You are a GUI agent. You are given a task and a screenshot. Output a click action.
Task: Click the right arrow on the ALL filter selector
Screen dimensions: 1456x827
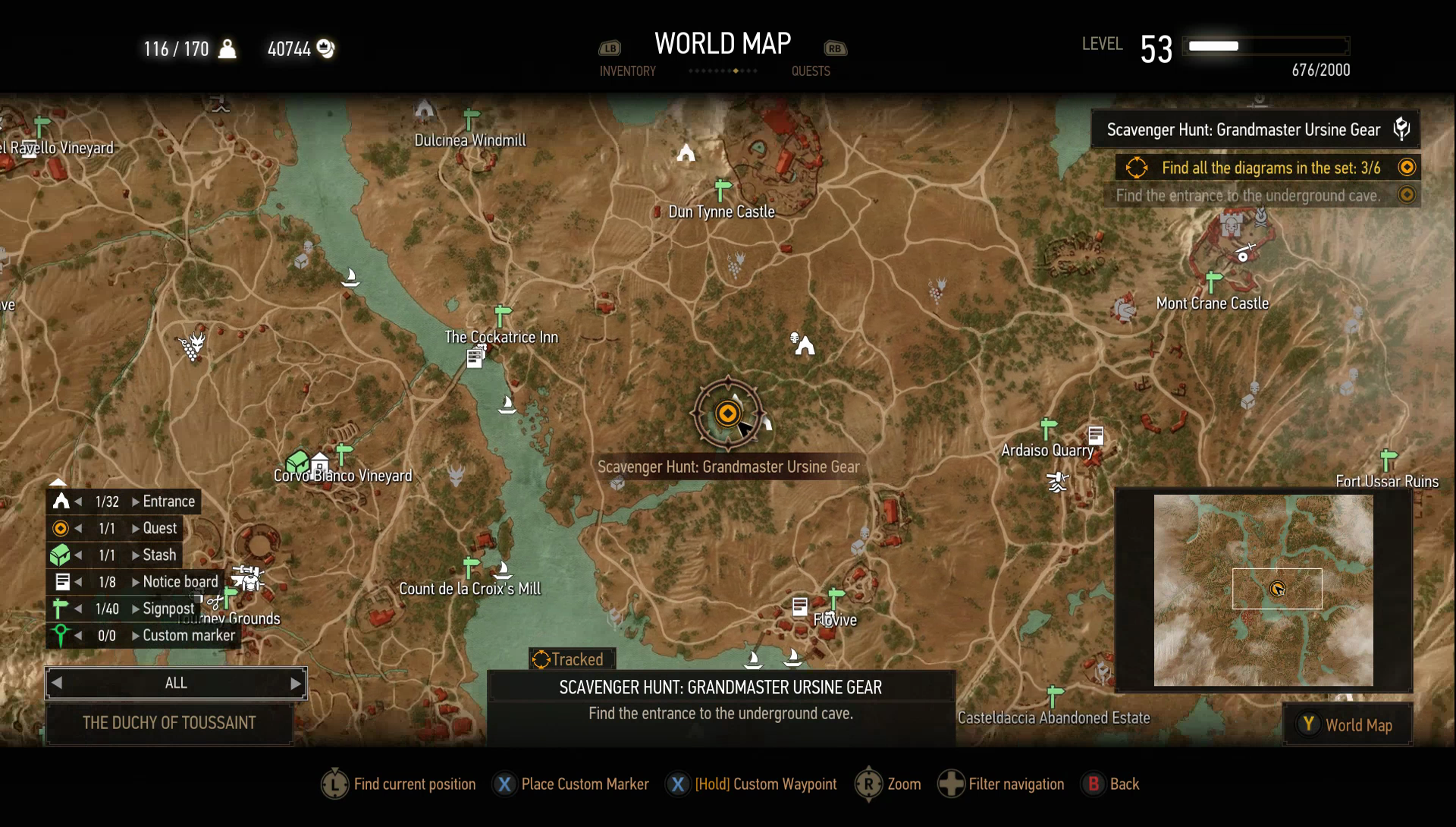tap(297, 683)
